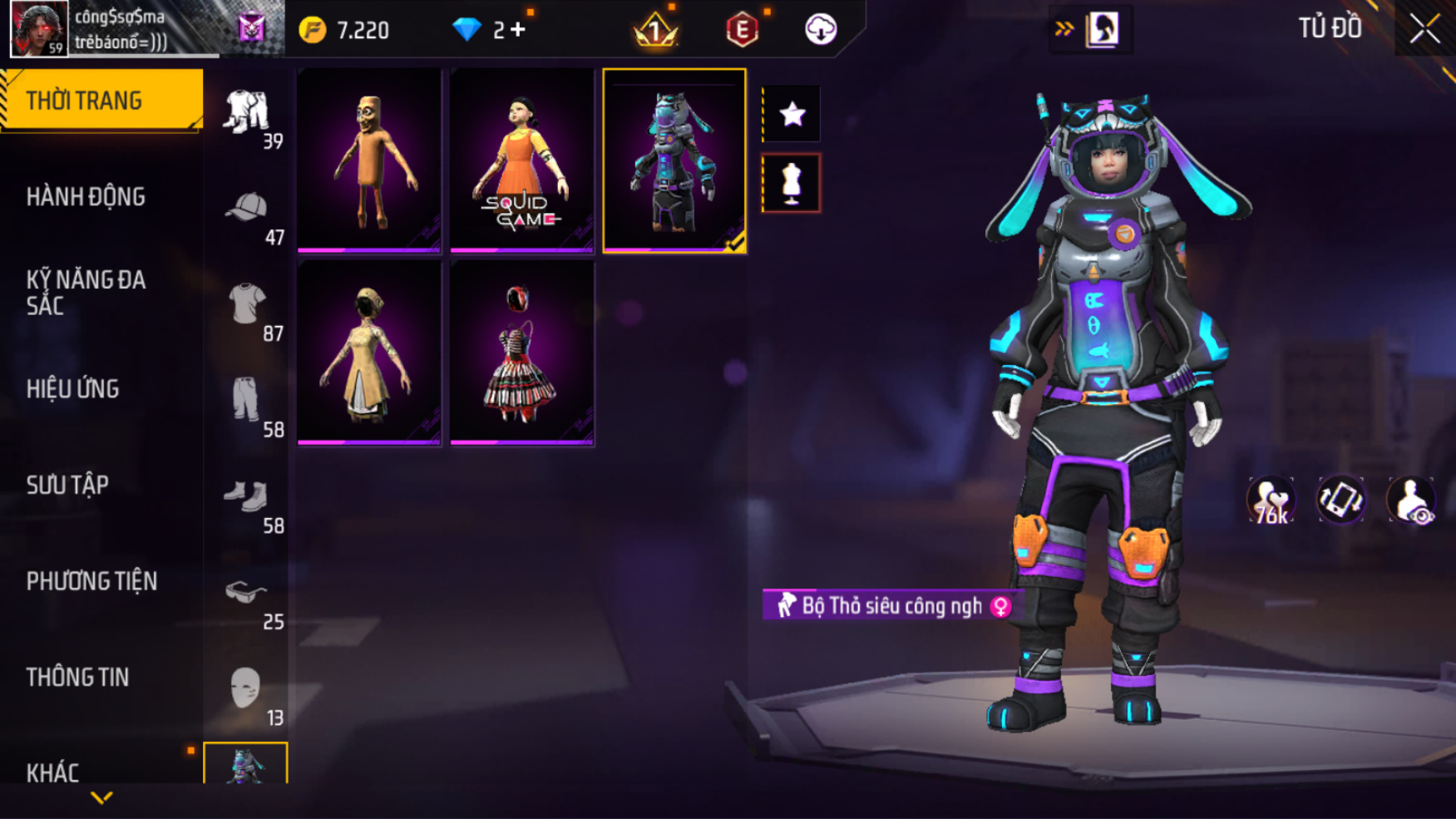Screen dimensions: 1456x819
Task: Open the Hành Động menu
Action: (x=86, y=197)
